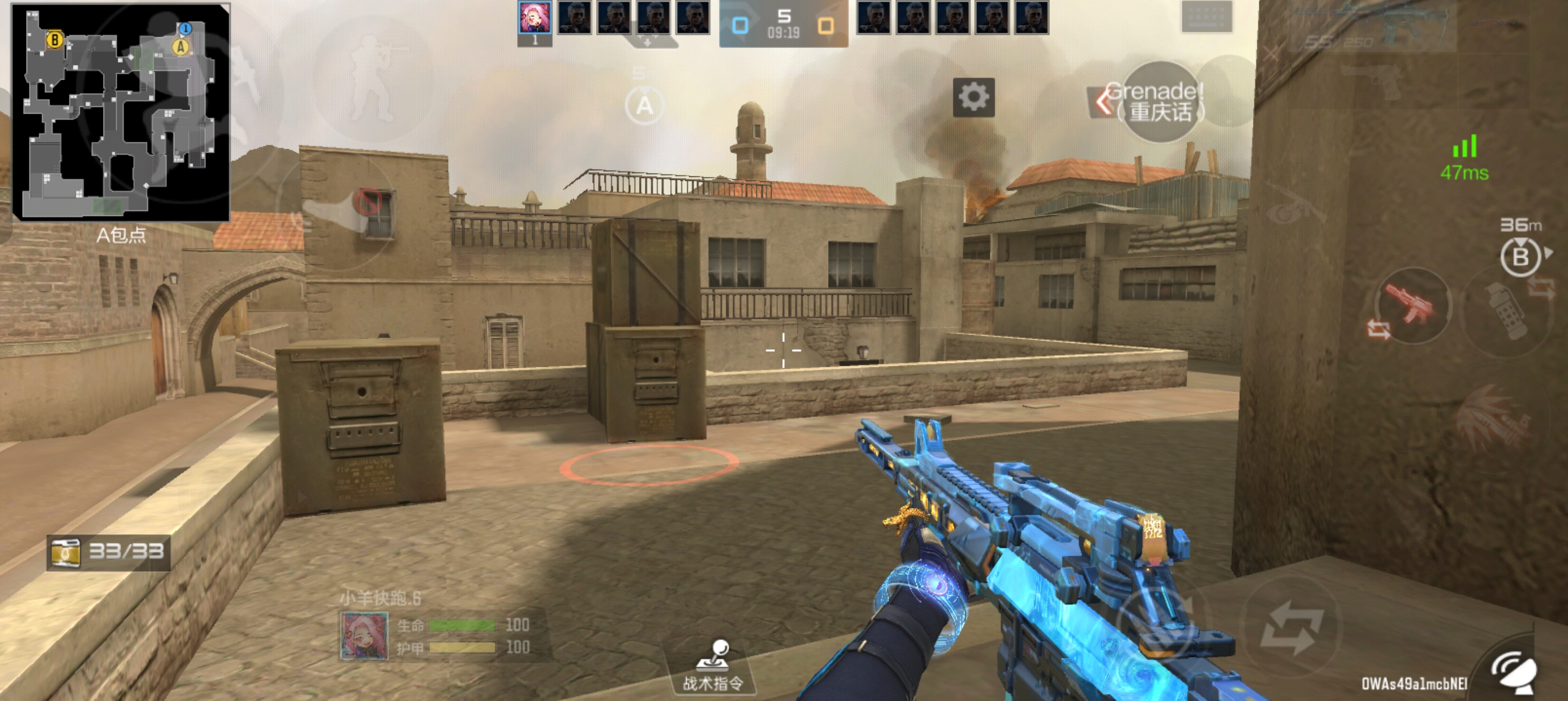Tap the large swap arrows button

coord(1290,628)
